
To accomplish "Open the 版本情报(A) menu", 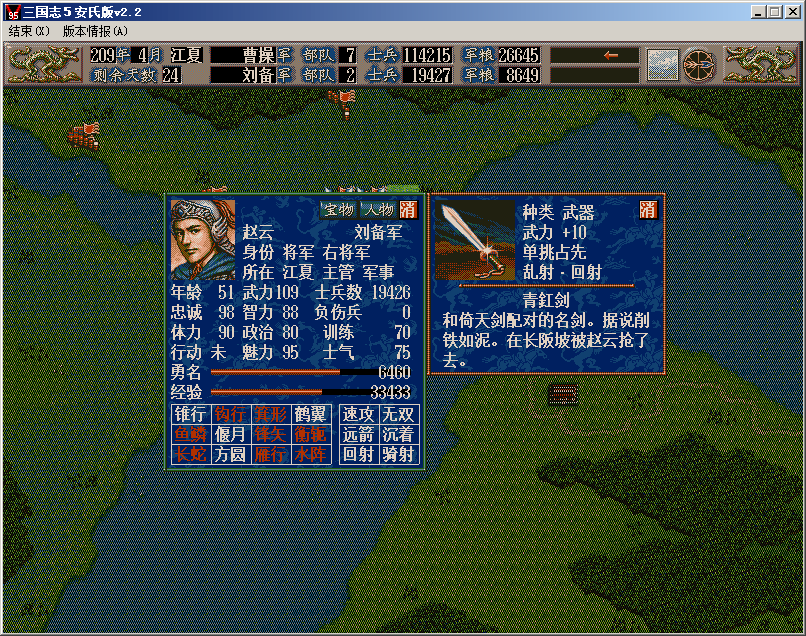I will [x=95, y=31].
